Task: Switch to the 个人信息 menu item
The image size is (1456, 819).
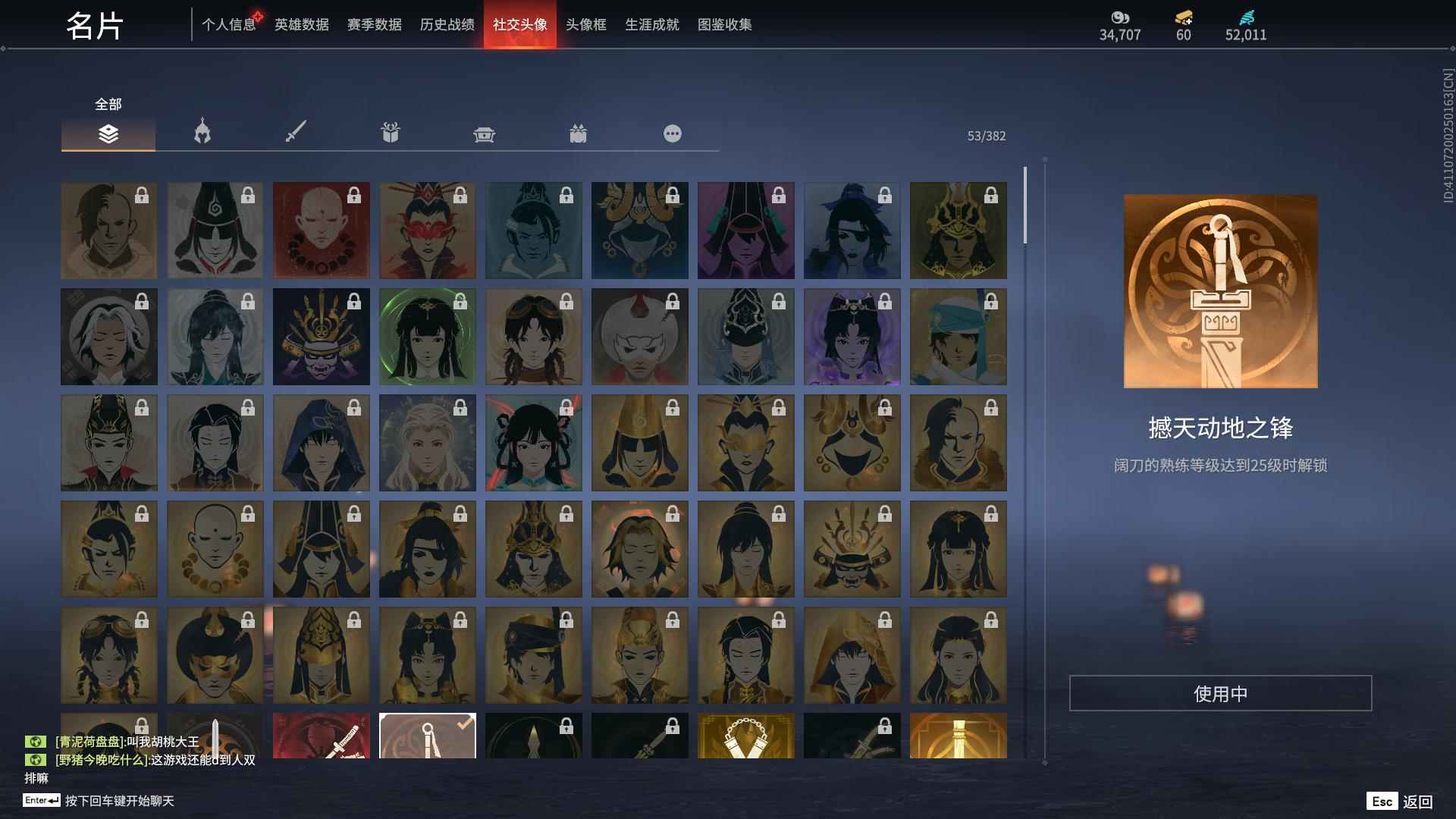Action: [230, 24]
